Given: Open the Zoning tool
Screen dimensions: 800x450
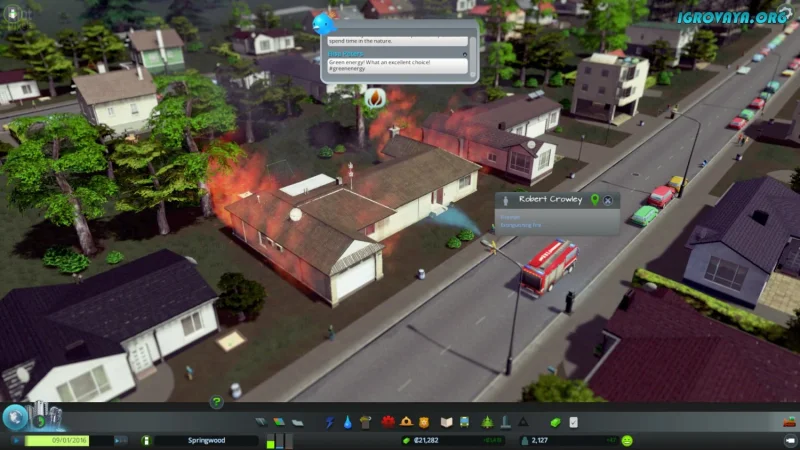Looking at the screenshot, I should point(278,422).
